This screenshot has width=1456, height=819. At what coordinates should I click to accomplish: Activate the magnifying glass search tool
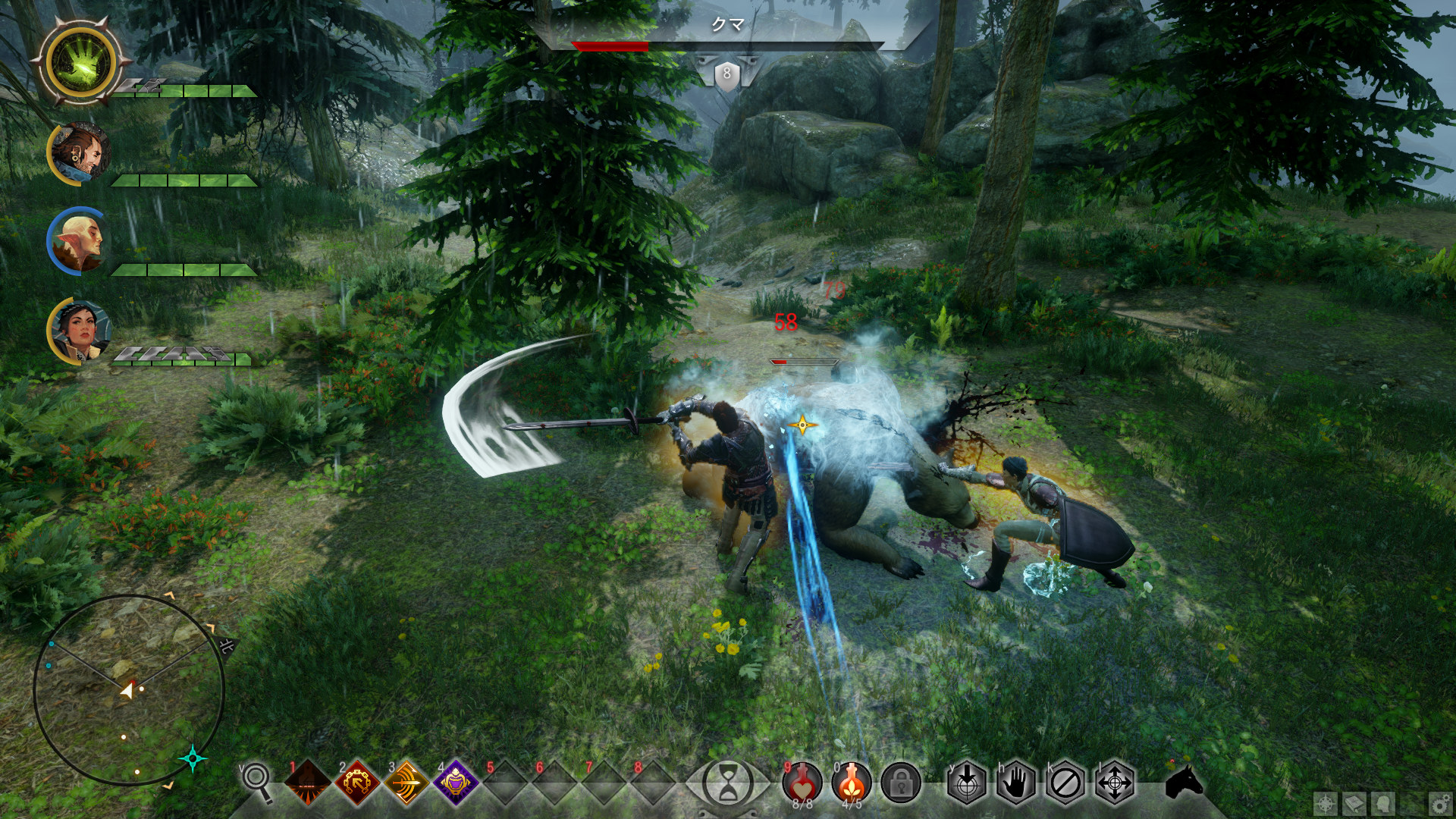click(x=257, y=780)
